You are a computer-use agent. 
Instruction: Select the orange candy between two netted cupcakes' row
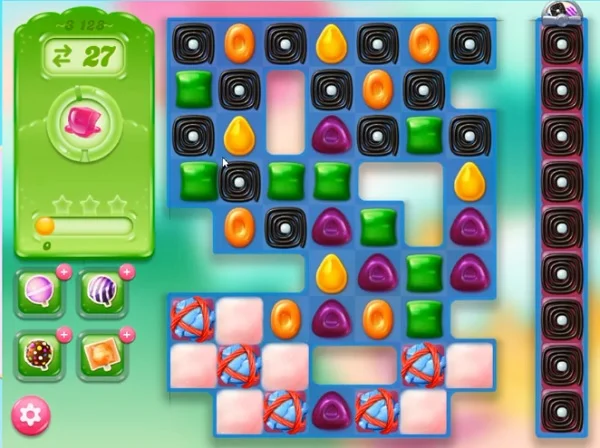(x=285, y=317)
